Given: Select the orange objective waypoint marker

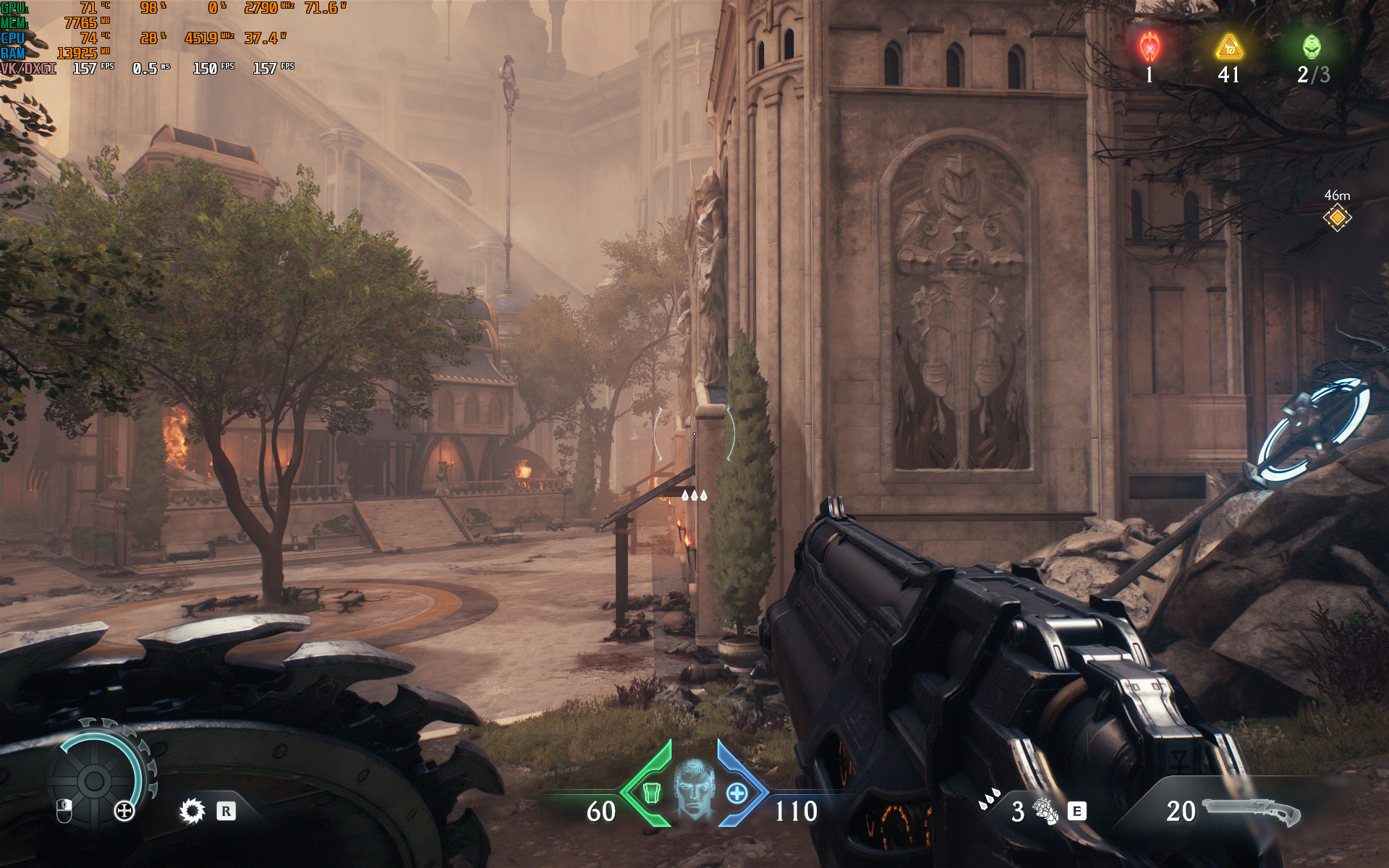Looking at the screenshot, I should pyautogui.click(x=1337, y=217).
